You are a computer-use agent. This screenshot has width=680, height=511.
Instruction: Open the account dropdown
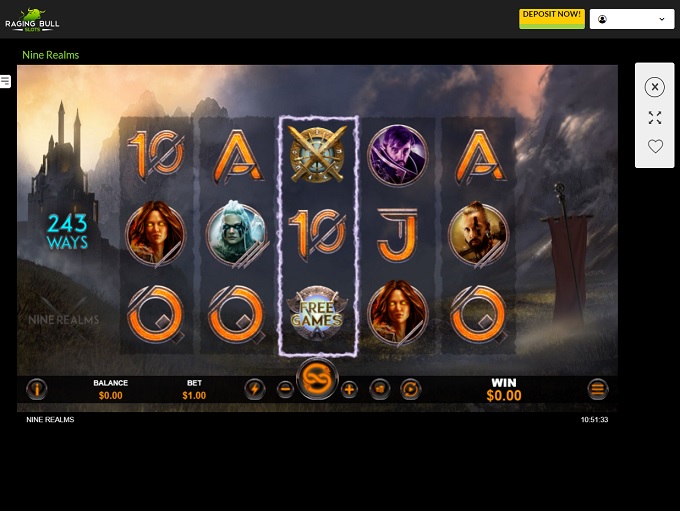coord(632,19)
